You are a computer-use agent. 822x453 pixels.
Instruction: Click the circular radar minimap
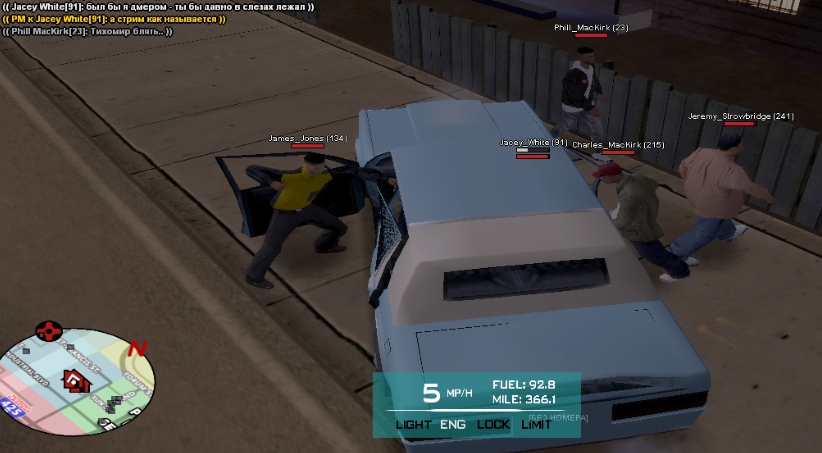80,376
